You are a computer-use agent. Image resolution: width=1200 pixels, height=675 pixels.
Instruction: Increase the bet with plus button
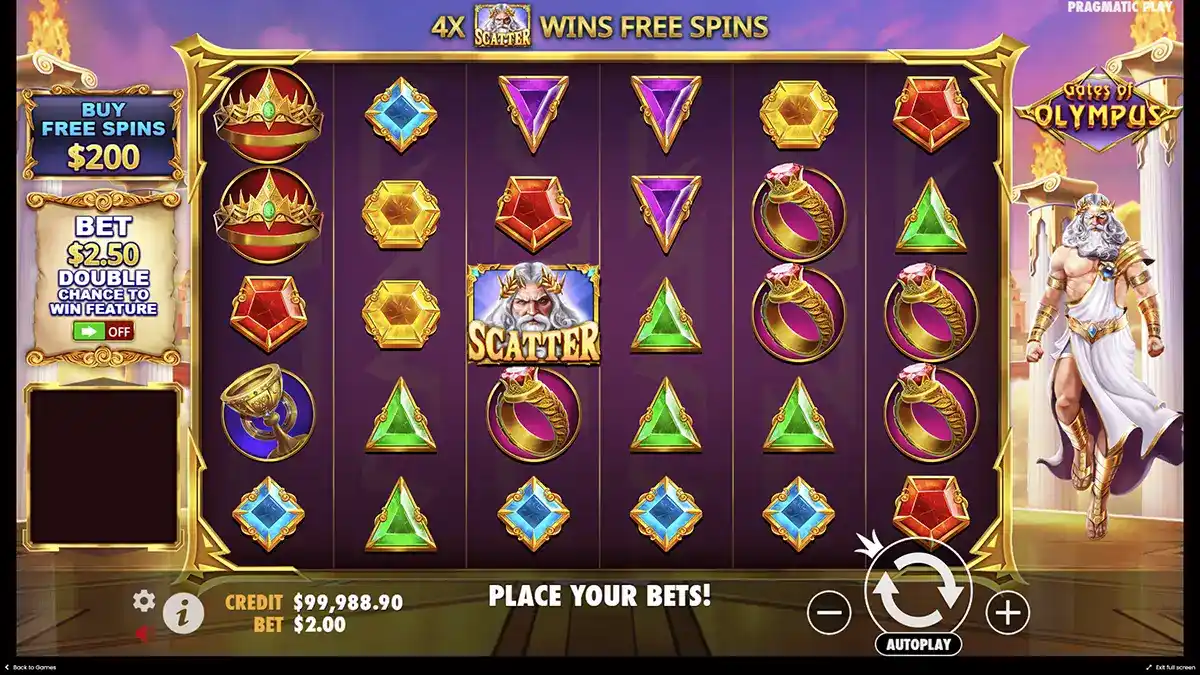click(1007, 611)
